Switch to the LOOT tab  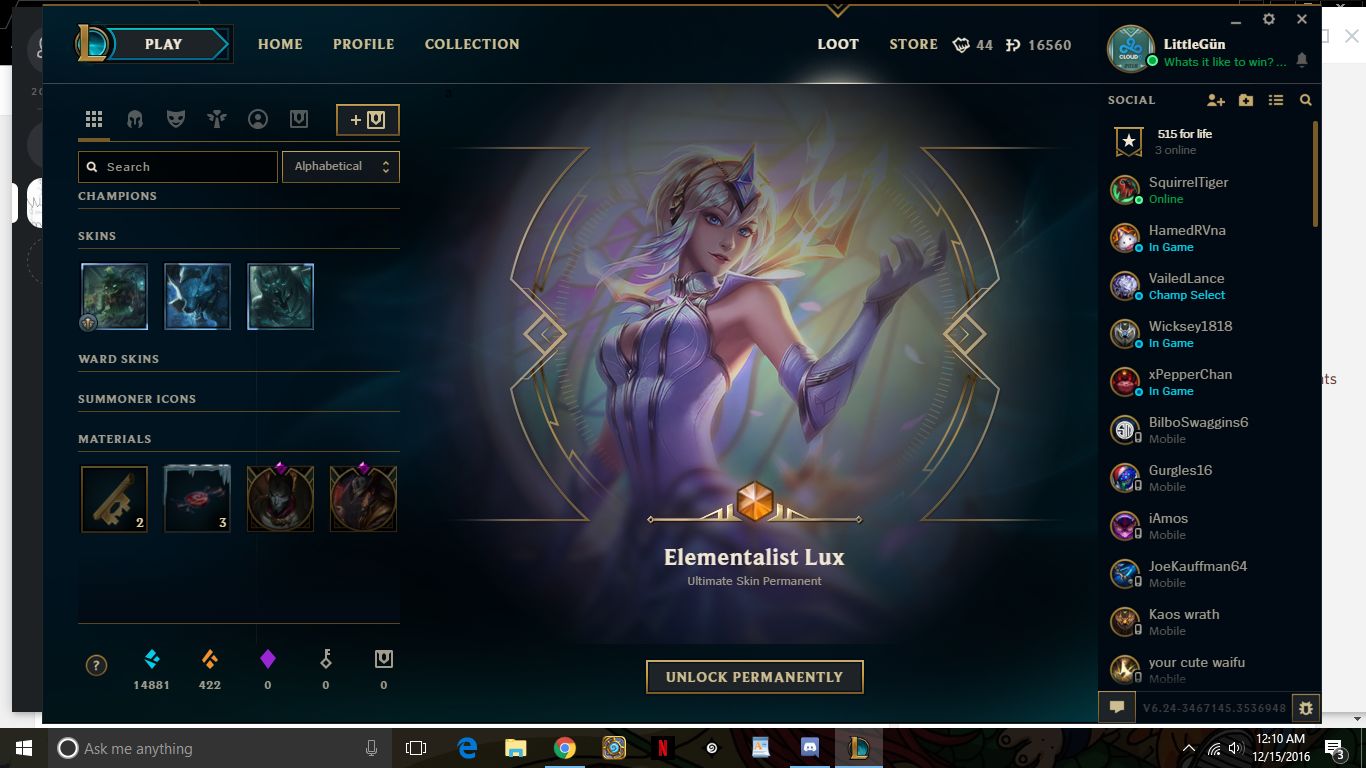(x=838, y=44)
